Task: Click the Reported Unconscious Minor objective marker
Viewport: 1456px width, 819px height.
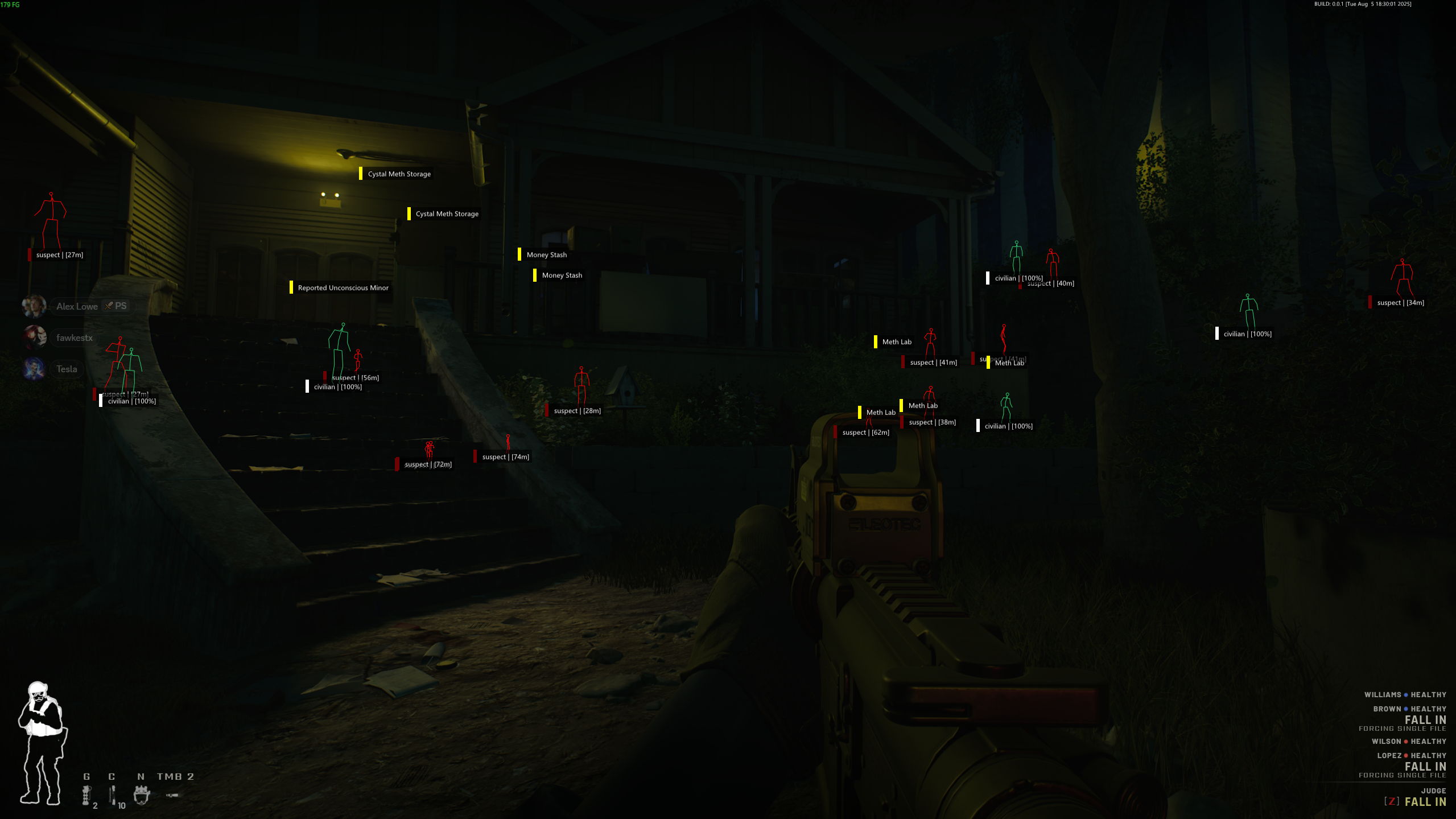Action: tap(343, 288)
